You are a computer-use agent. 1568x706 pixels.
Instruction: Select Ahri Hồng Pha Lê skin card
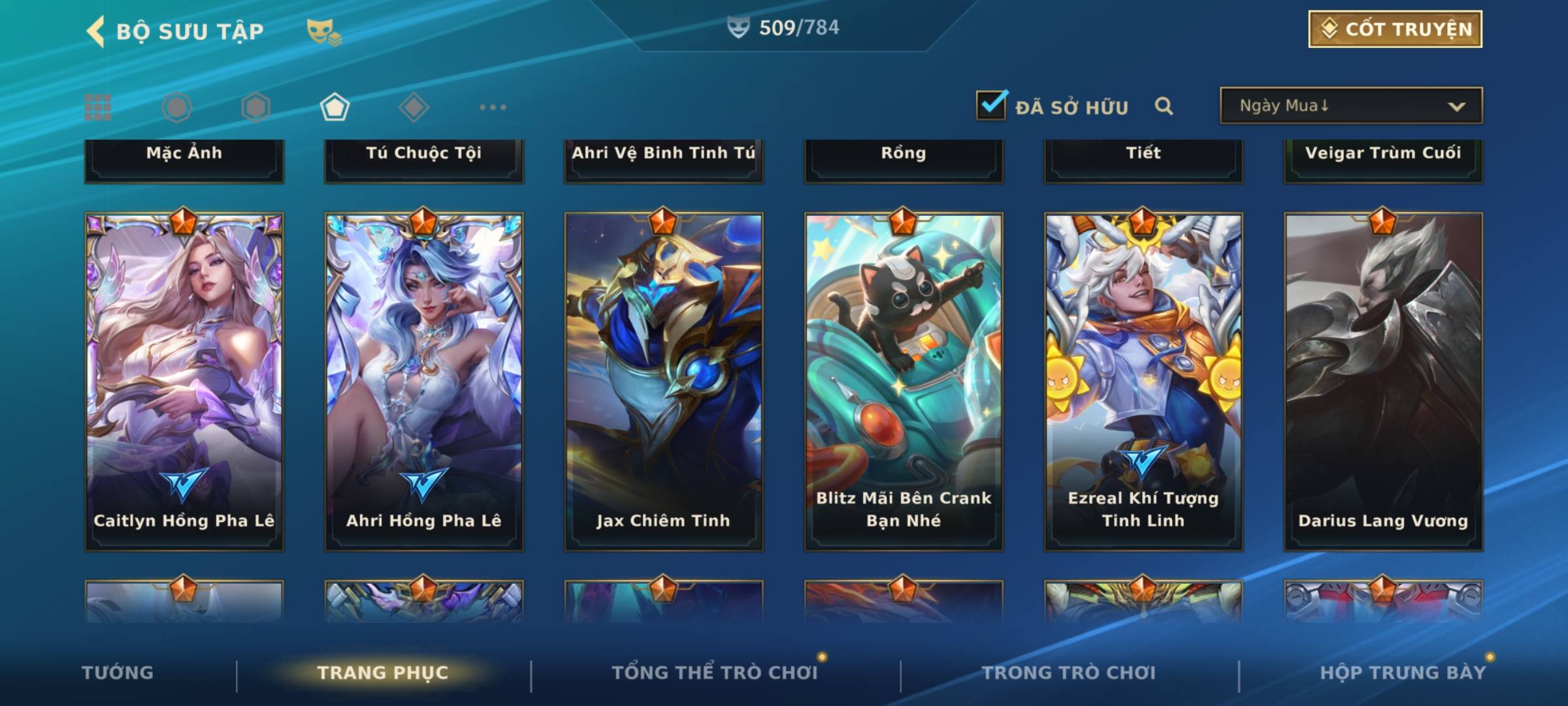(x=423, y=380)
